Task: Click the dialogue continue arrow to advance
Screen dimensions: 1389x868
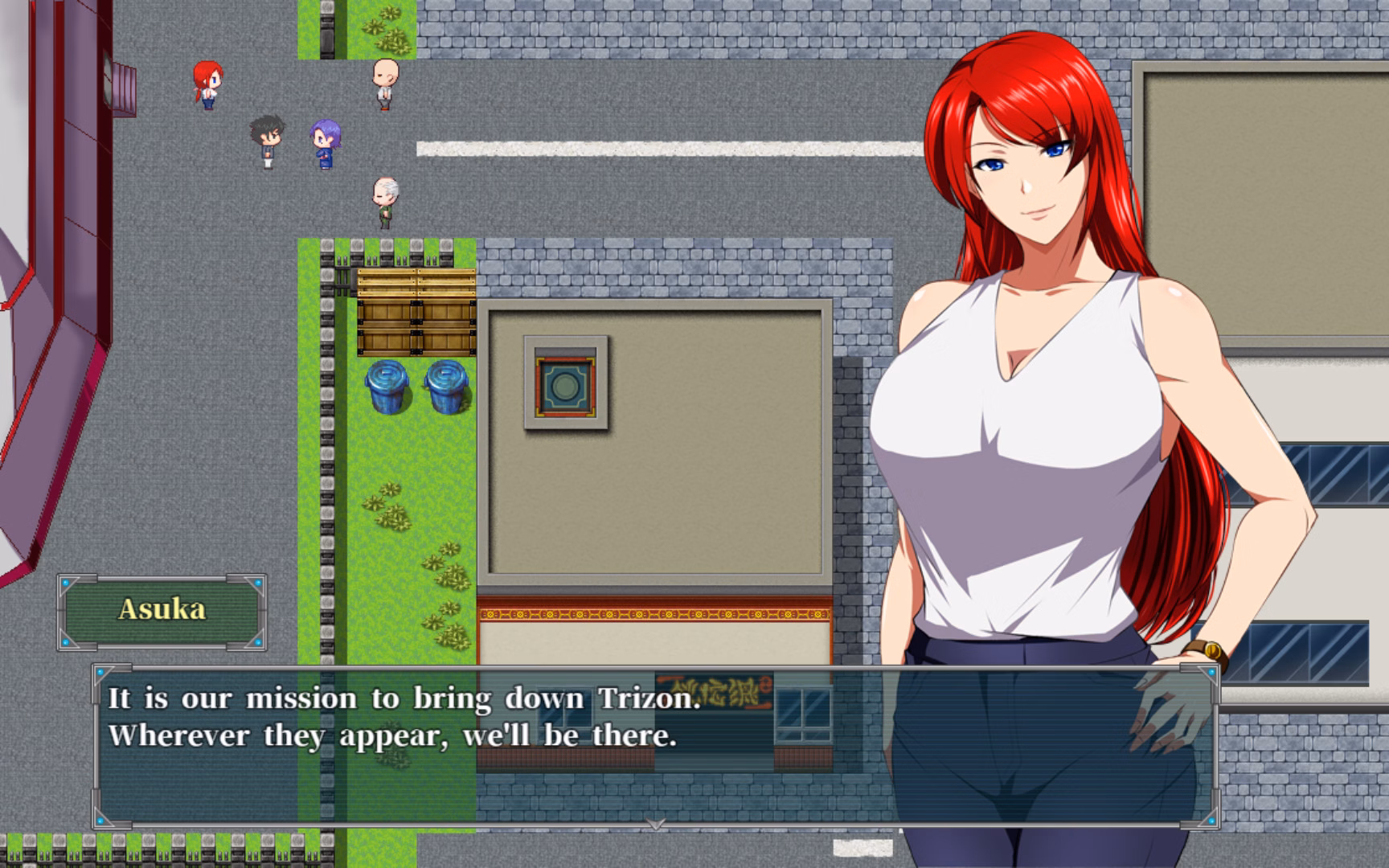Action: [x=657, y=825]
